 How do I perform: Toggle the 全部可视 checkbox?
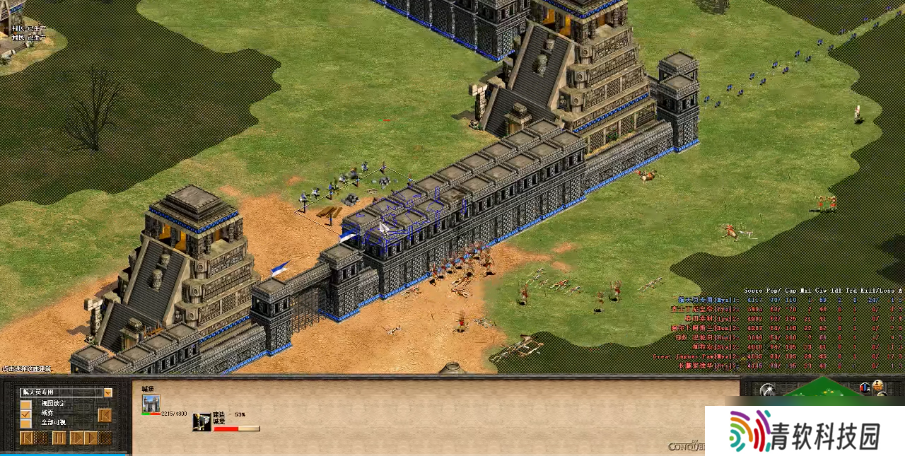26,421
